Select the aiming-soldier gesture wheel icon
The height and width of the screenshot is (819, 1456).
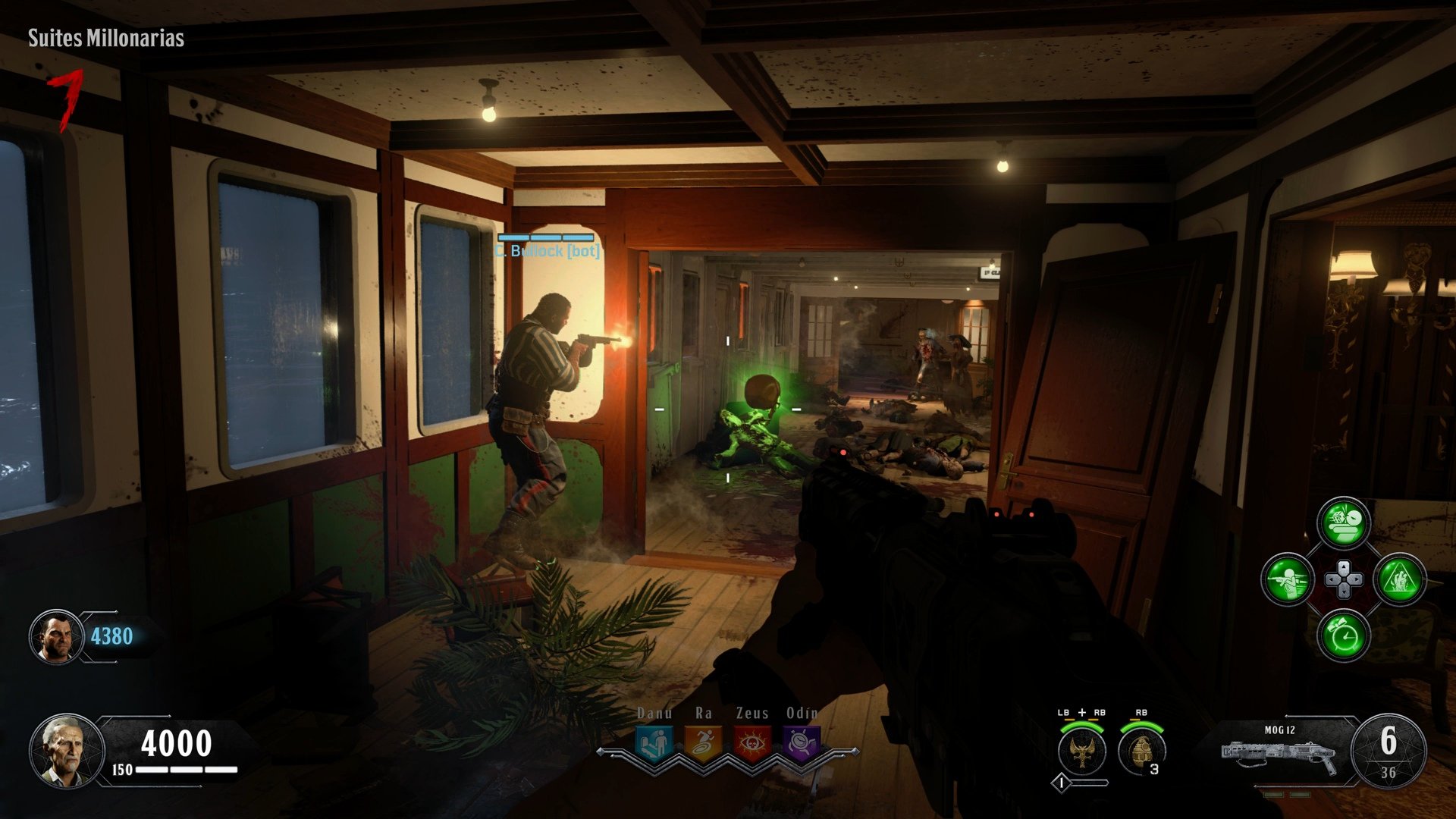pyautogui.click(x=1288, y=579)
